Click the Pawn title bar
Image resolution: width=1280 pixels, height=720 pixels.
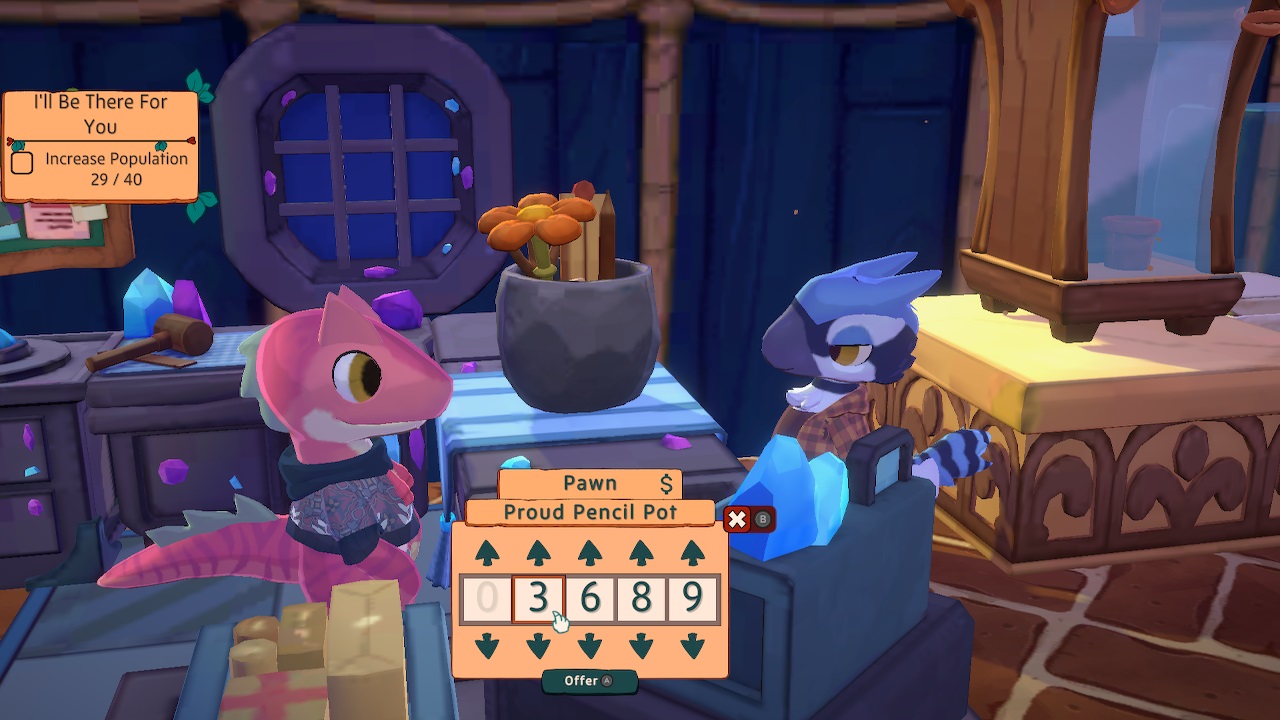(591, 483)
